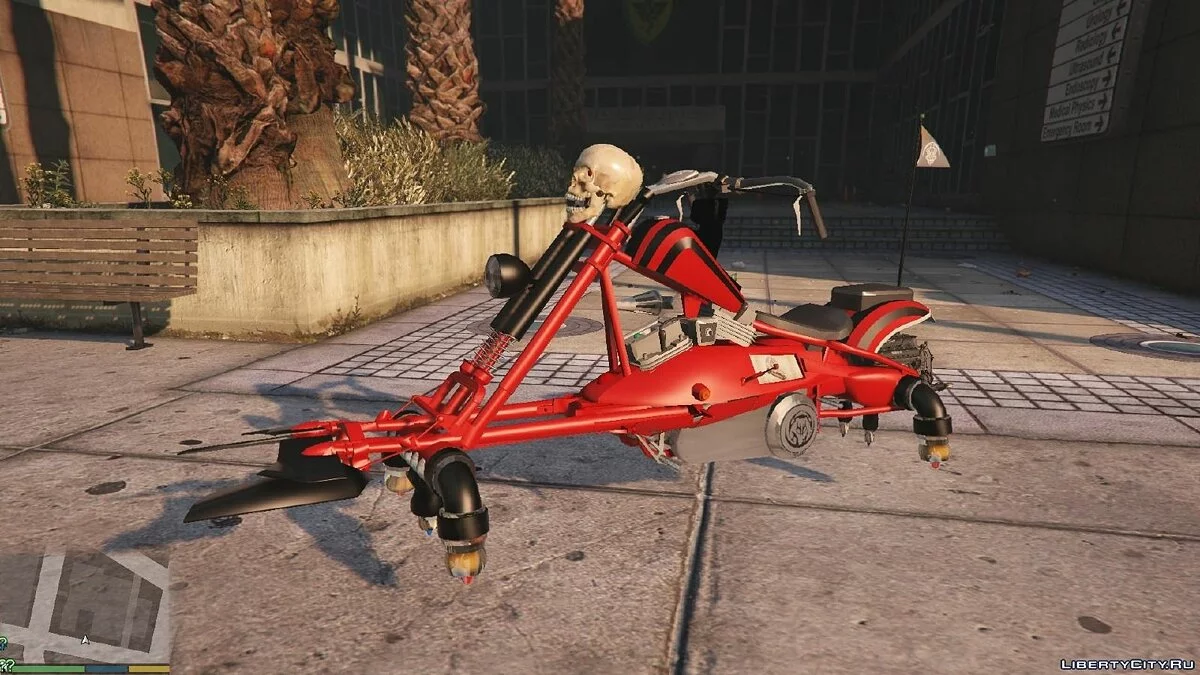Click the minimap in the corner

tap(84, 607)
